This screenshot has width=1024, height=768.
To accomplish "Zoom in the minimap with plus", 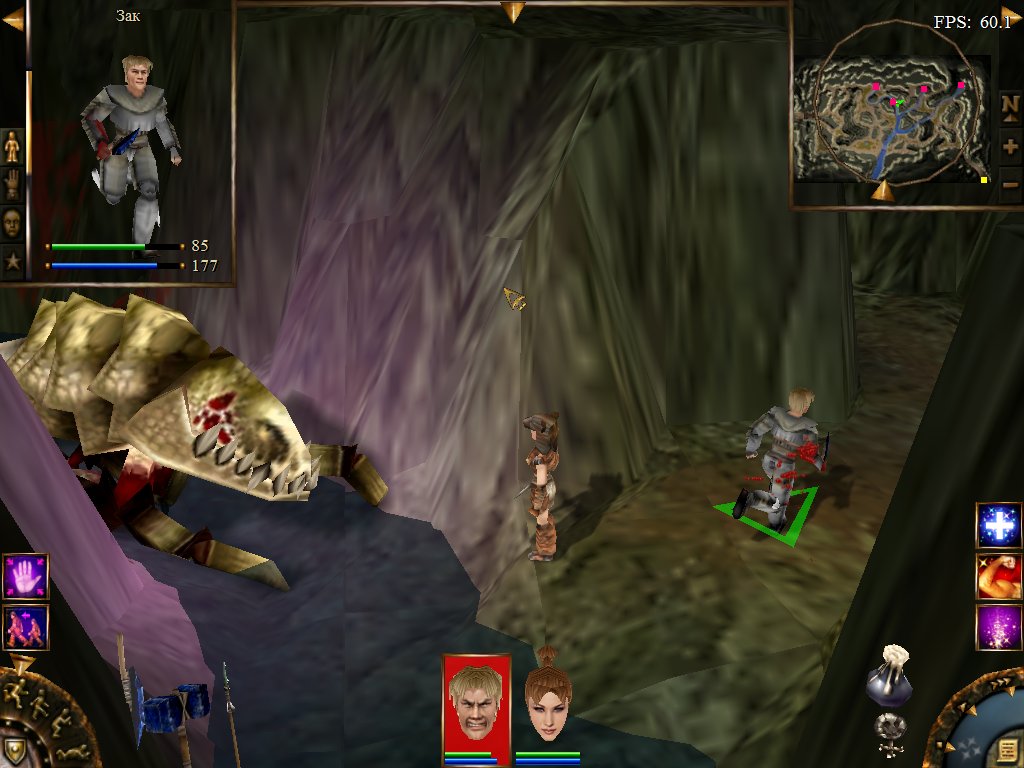I will click(x=1010, y=146).
